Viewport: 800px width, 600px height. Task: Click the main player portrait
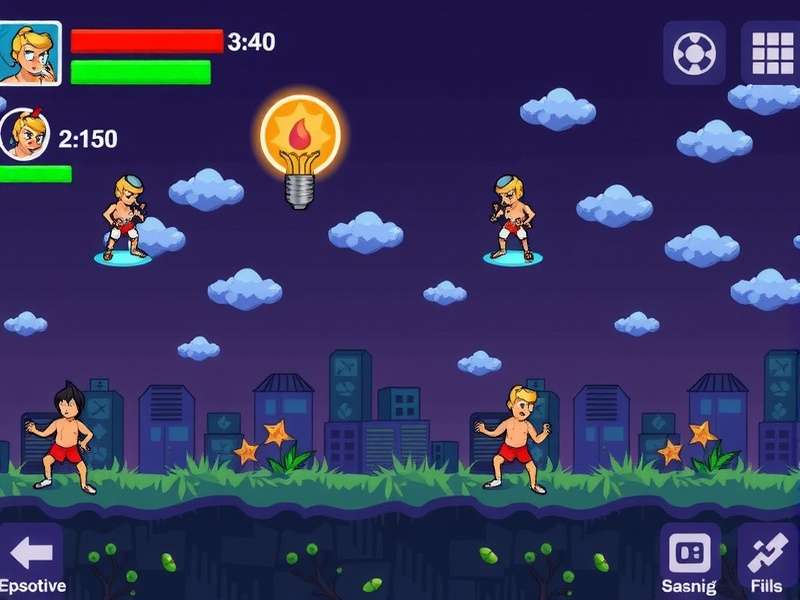point(30,53)
